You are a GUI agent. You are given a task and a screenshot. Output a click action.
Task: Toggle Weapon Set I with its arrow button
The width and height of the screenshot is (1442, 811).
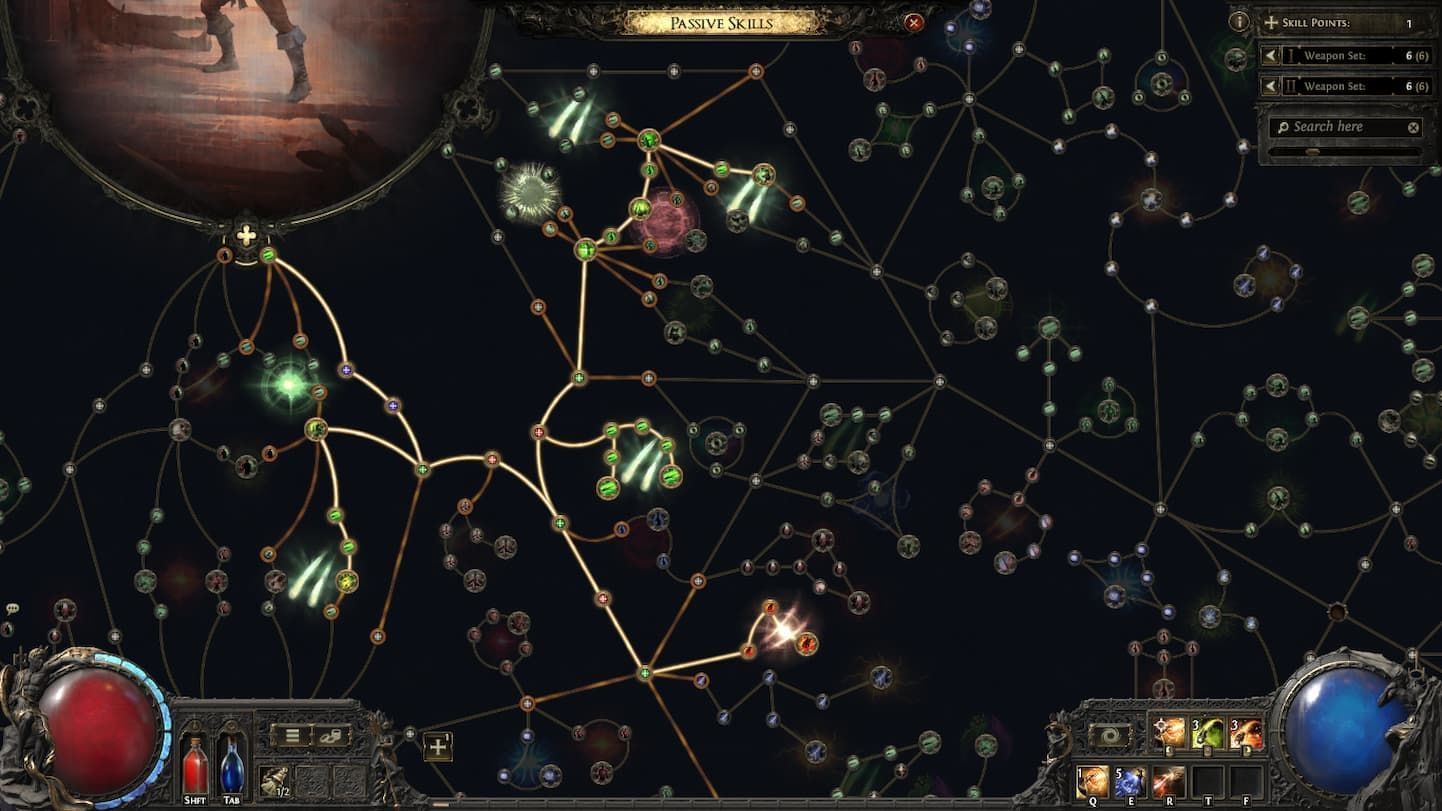tap(1271, 55)
